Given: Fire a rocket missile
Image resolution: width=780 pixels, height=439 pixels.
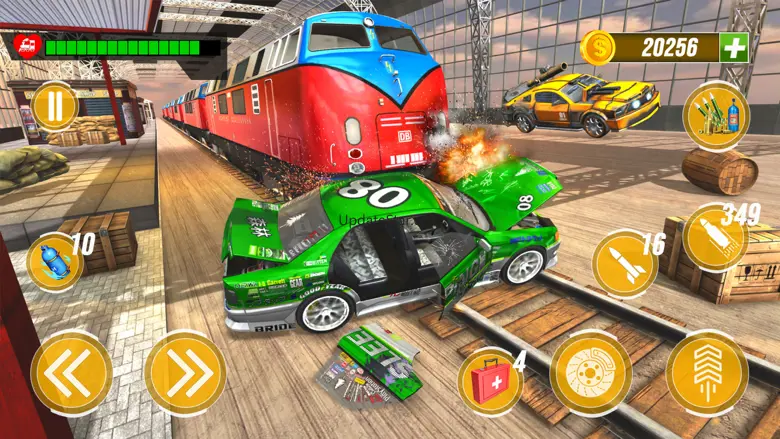Looking at the screenshot, I should click(624, 265).
